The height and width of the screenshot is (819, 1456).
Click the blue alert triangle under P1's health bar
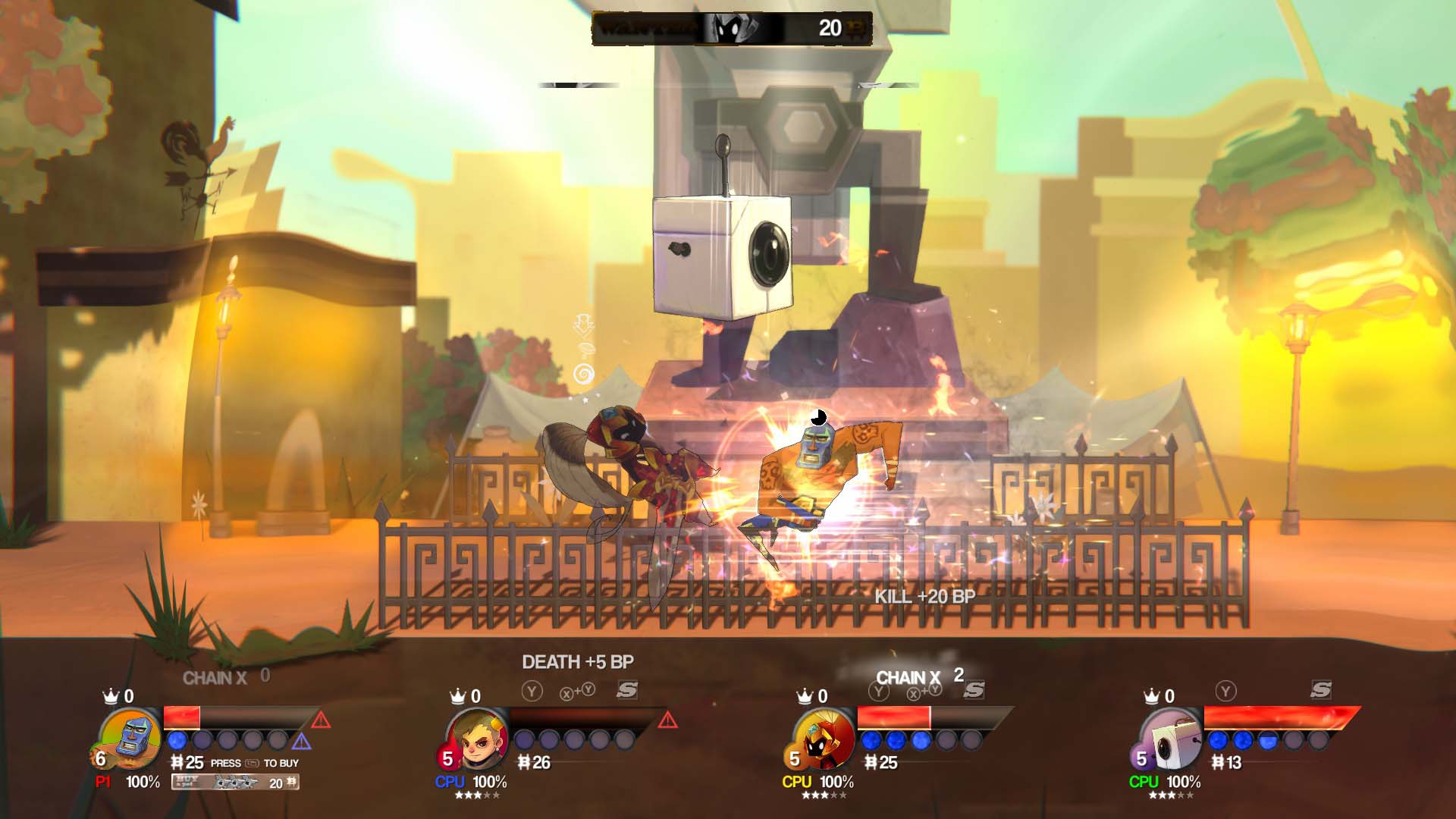(302, 742)
